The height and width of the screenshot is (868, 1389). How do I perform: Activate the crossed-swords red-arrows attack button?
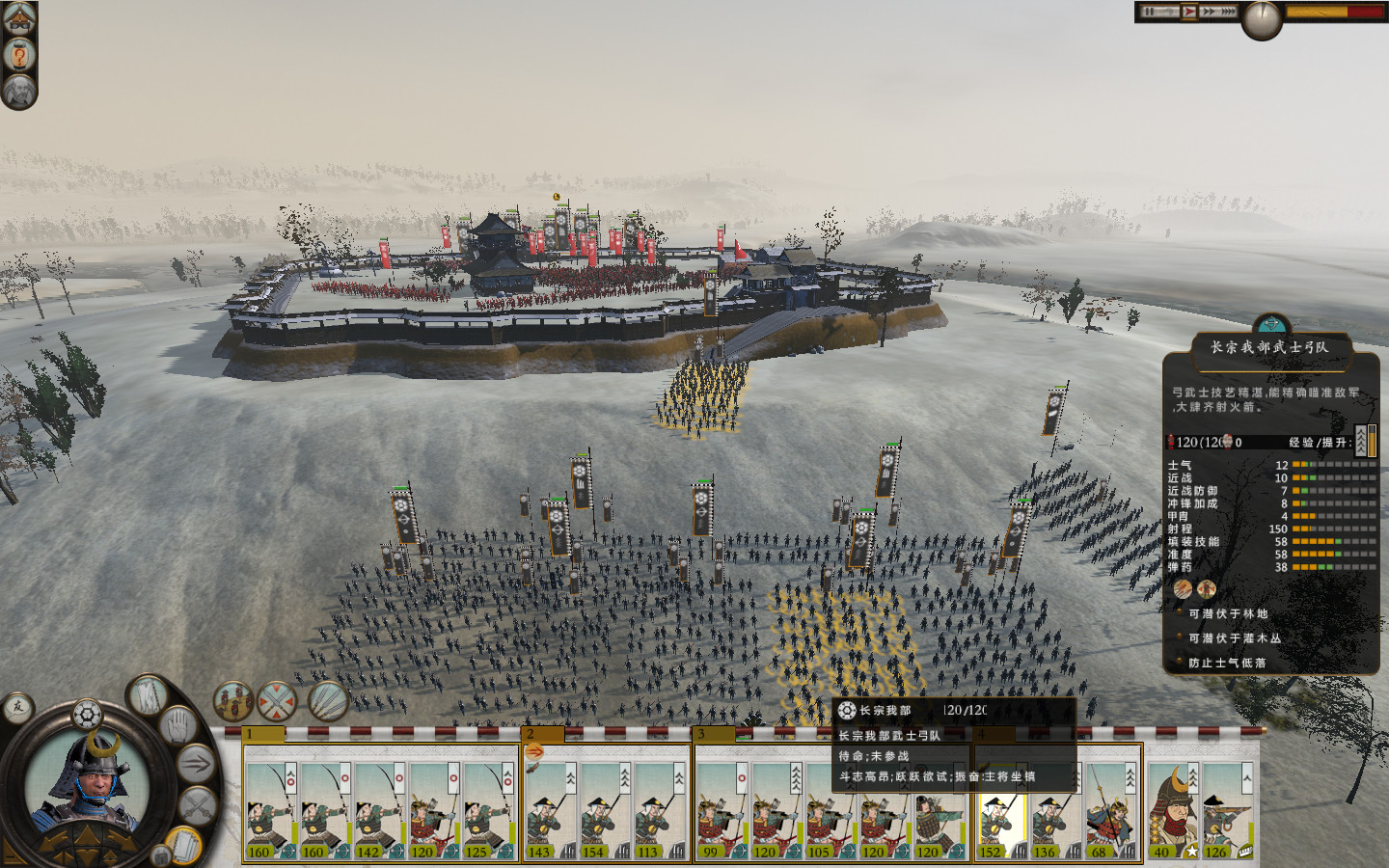(278, 702)
